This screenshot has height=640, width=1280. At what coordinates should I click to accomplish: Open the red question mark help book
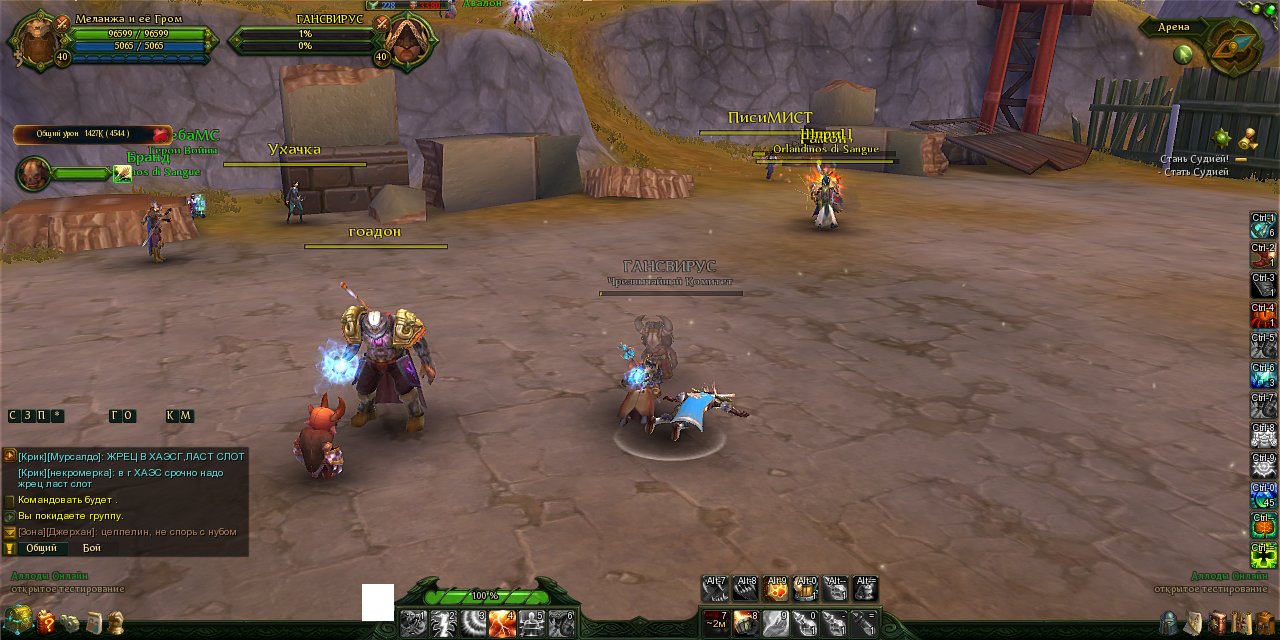point(46,623)
